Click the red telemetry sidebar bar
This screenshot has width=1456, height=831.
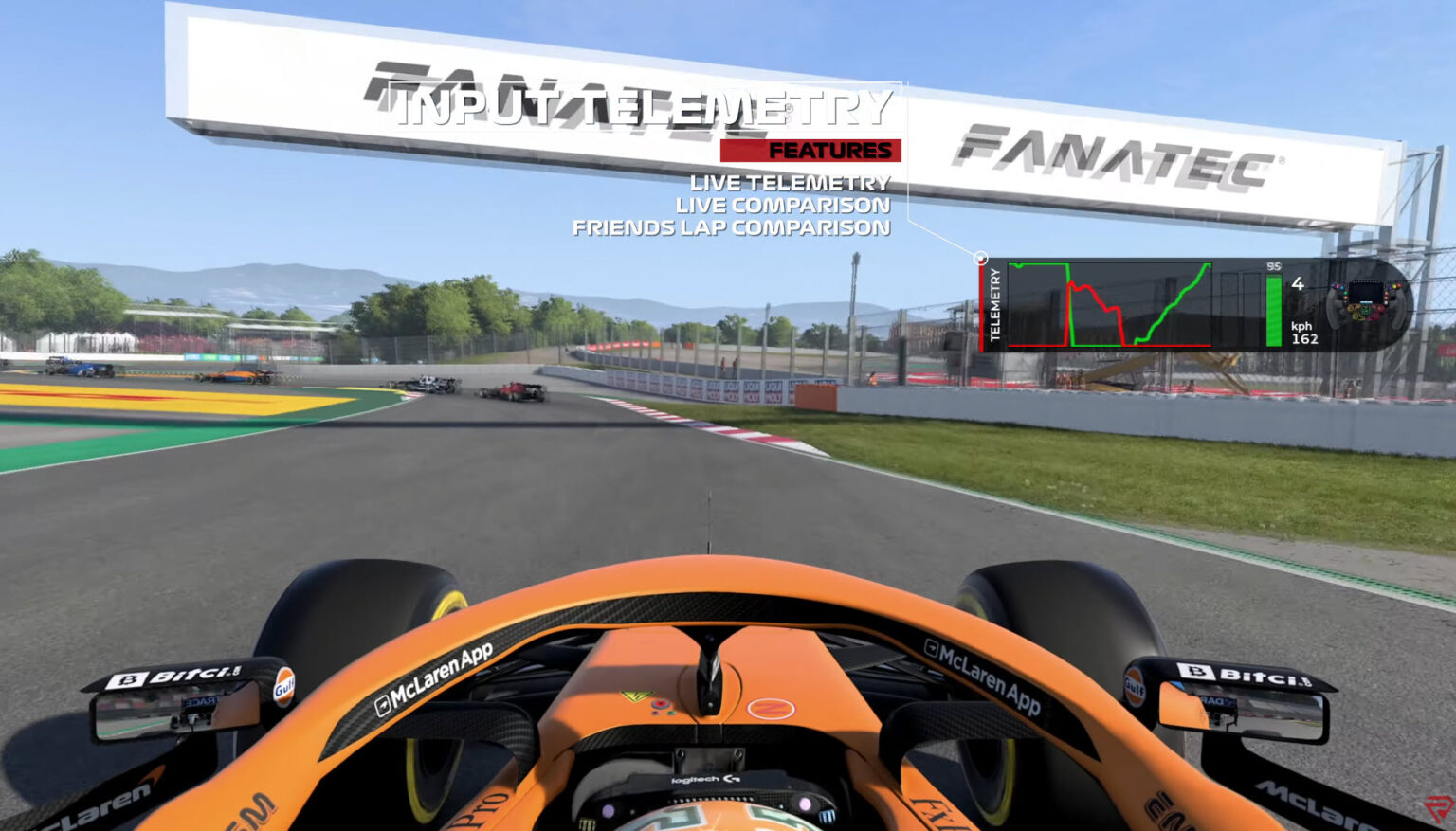pyautogui.click(x=982, y=303)
